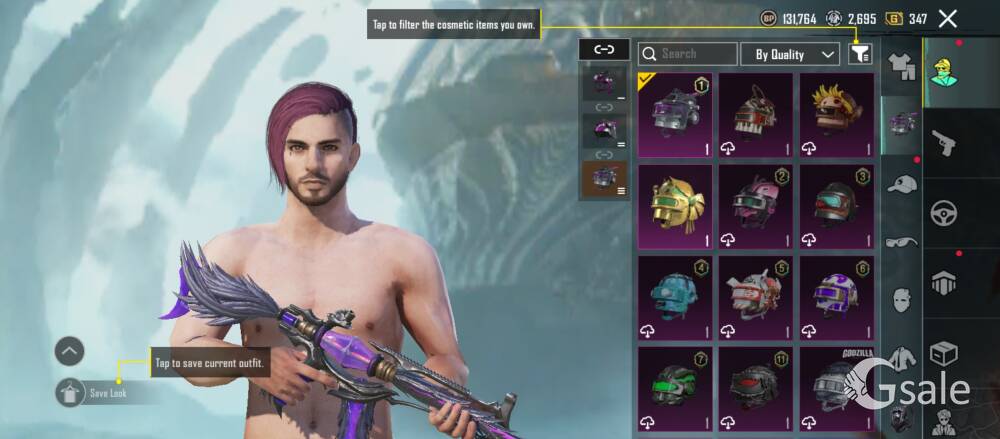Select the teal ice helmet

675,297
